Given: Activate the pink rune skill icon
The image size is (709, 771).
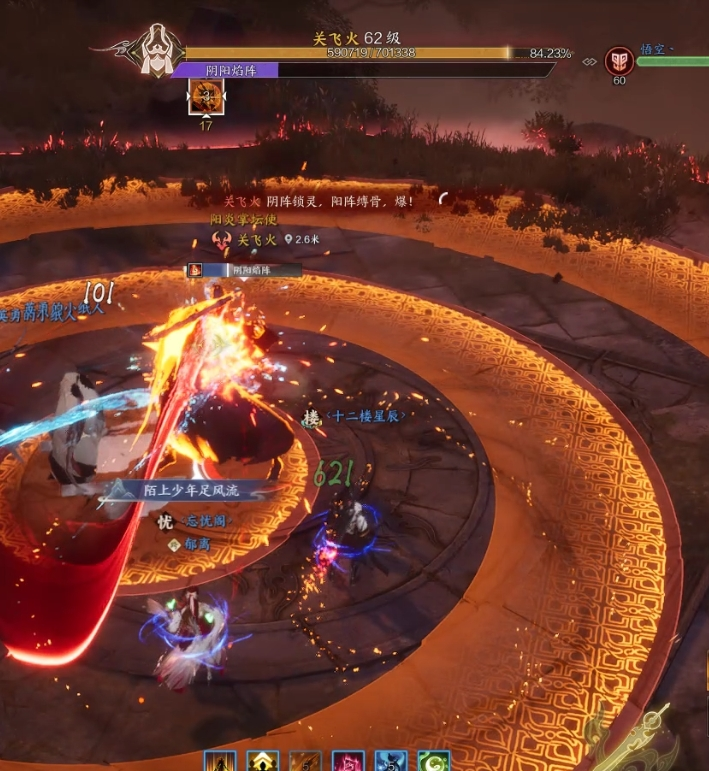Looking at the screenshot, I should point(348,763).
